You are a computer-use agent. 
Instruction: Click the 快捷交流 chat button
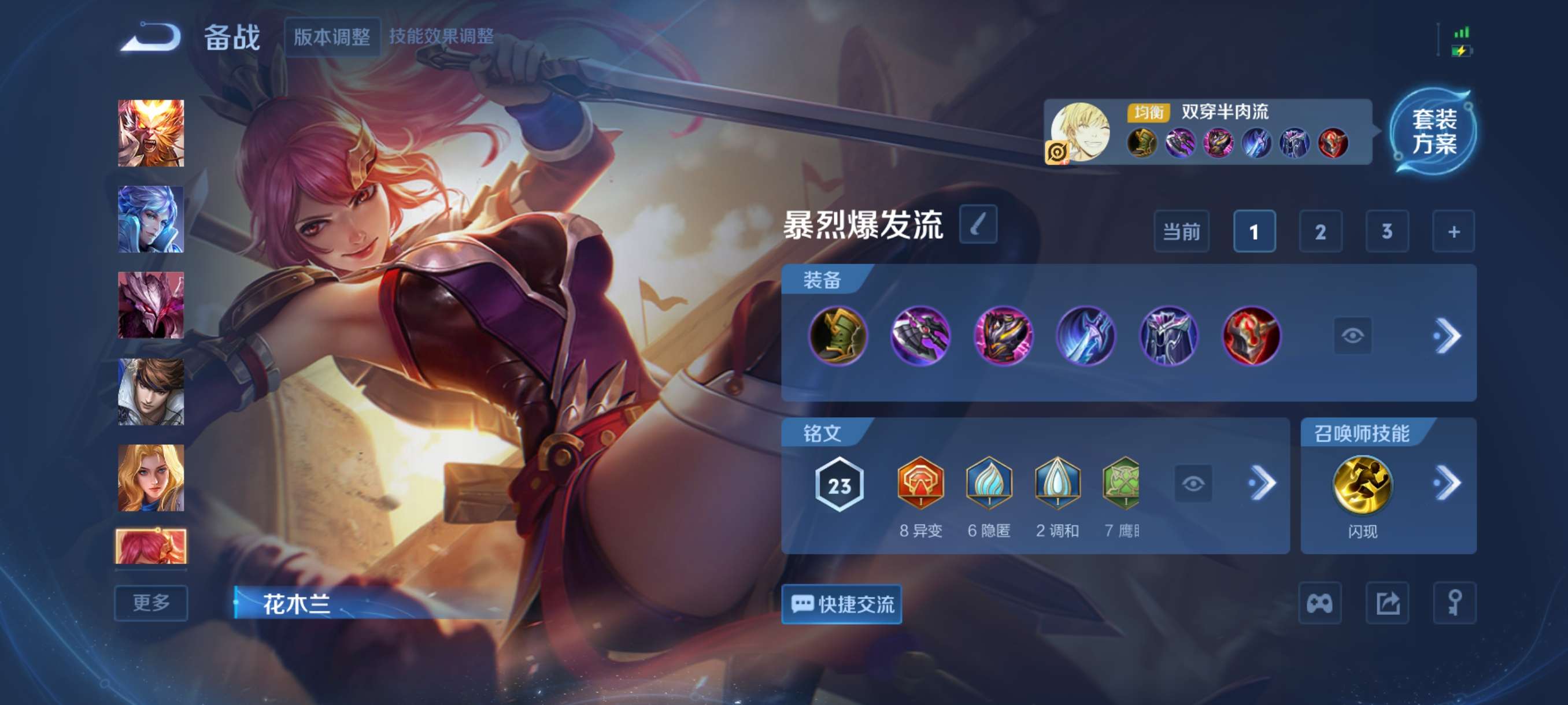841,606
